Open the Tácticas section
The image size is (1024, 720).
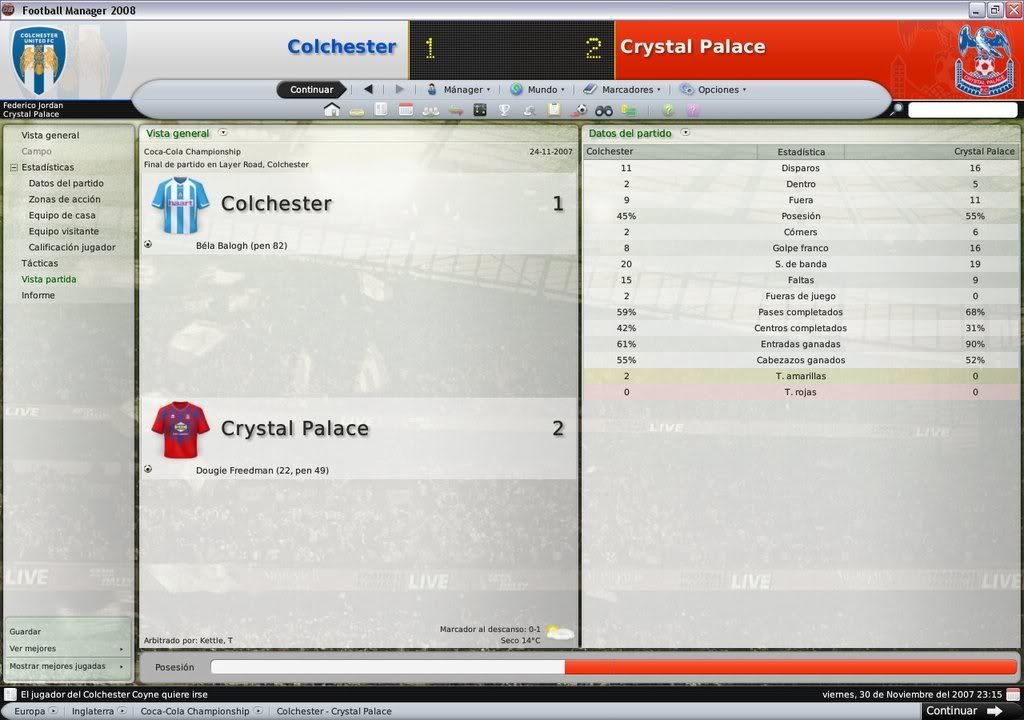(40, 263)
